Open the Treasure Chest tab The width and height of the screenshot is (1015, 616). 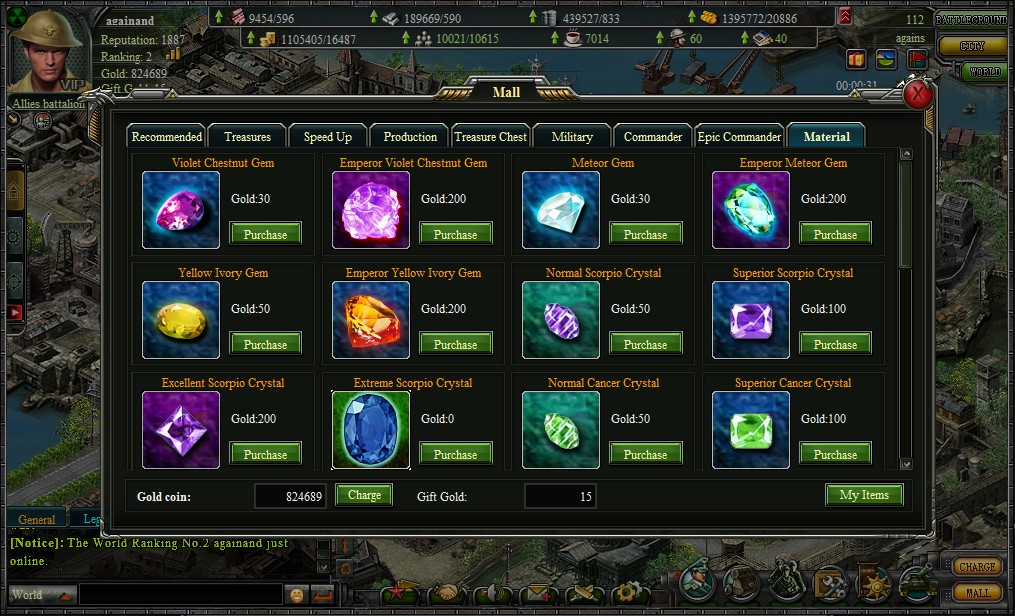(x=490, y=137)
